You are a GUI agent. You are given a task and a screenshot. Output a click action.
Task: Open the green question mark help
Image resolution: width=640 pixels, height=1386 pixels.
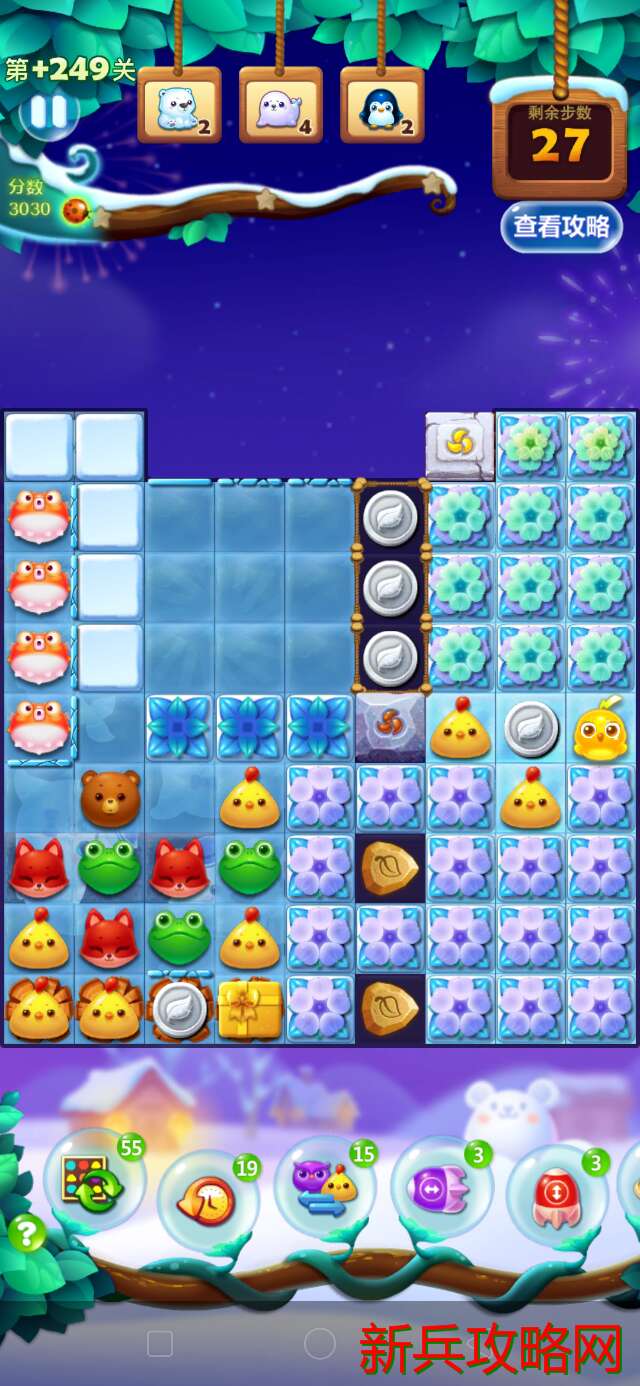[x=27, y=1234]
